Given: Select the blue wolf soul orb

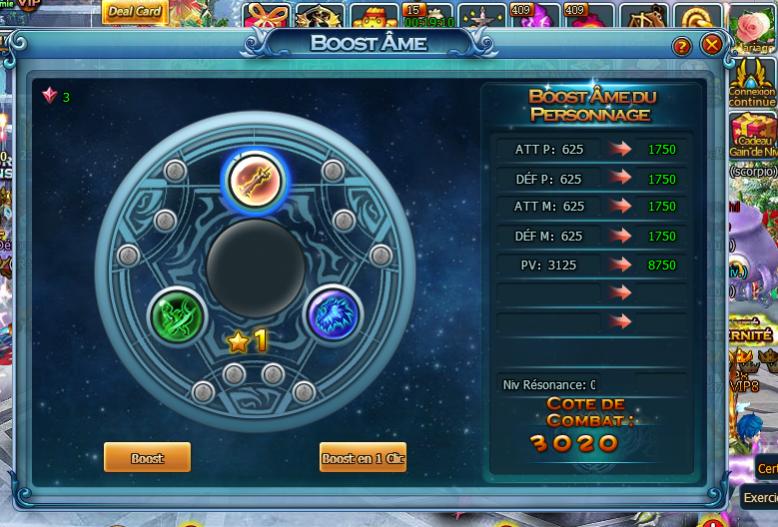Looking at the screenshot, I should tap(332, 315).
